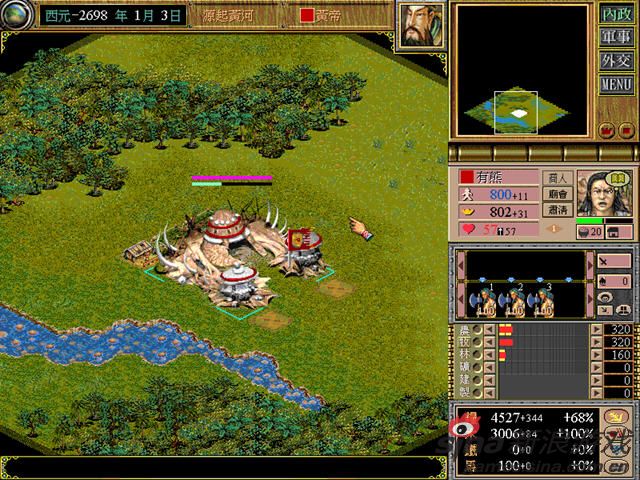The image size is (640, 480).
Task: Open the MENU button
Action: tap(617, 84)
